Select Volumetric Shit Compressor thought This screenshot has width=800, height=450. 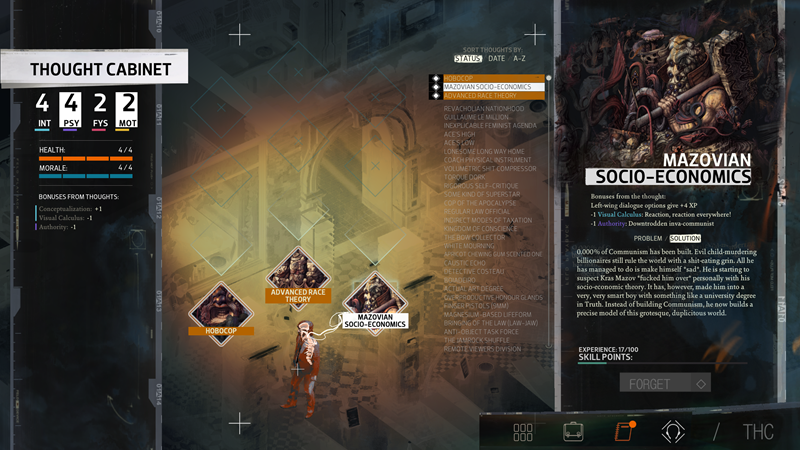(x=491, y=168)
